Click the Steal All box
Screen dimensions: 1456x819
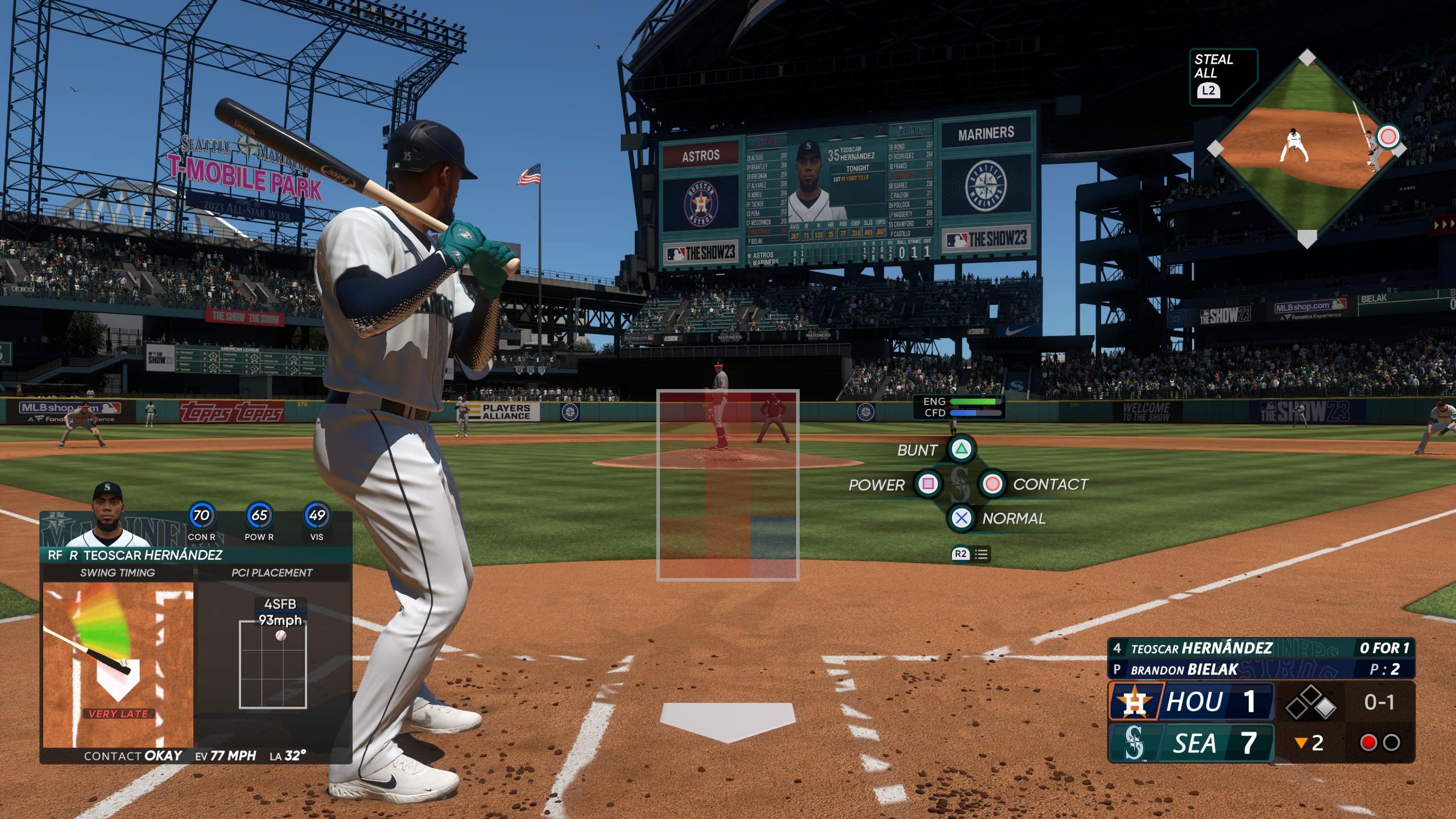1223,77
